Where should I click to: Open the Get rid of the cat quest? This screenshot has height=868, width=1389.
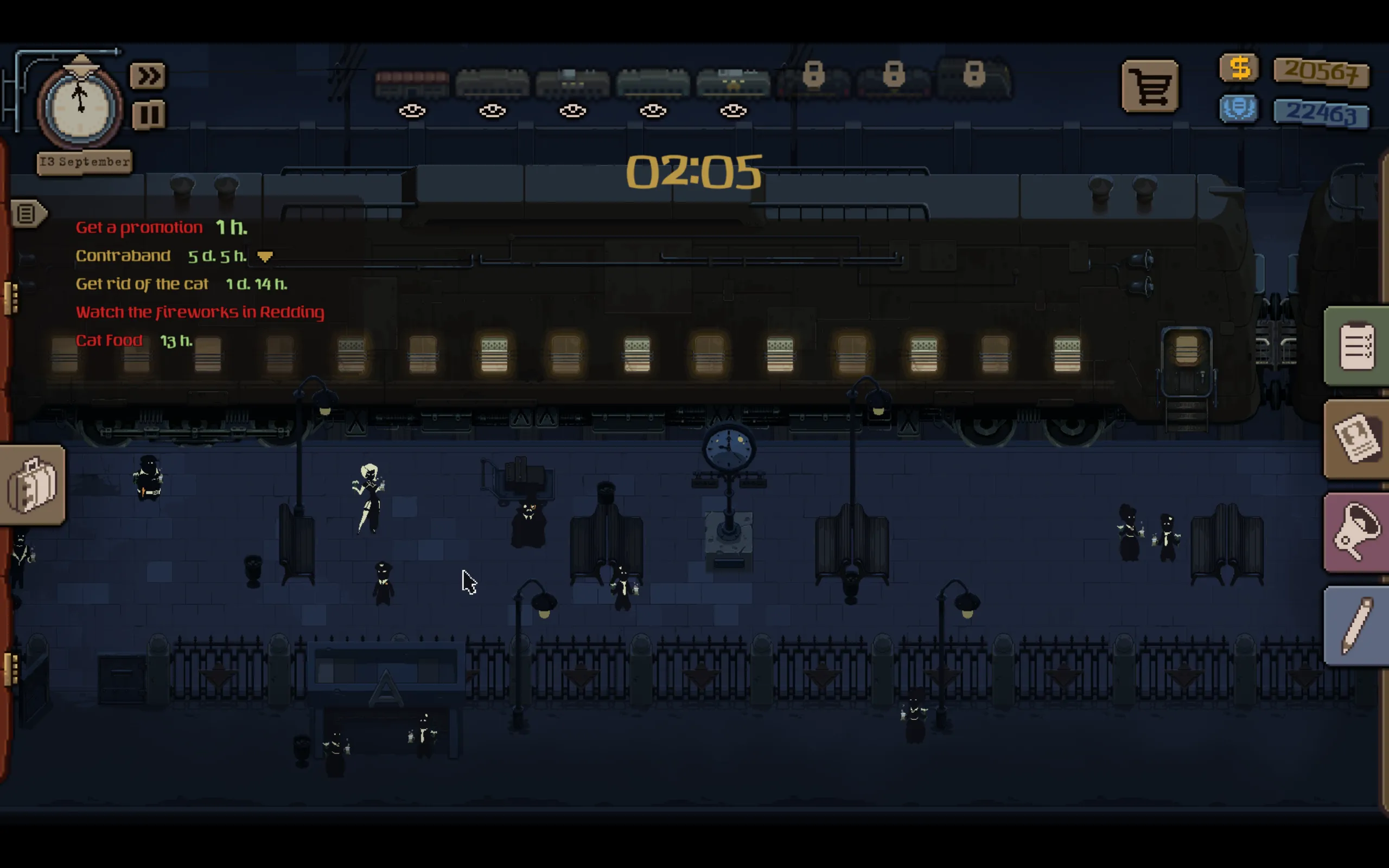coord(142,284)
